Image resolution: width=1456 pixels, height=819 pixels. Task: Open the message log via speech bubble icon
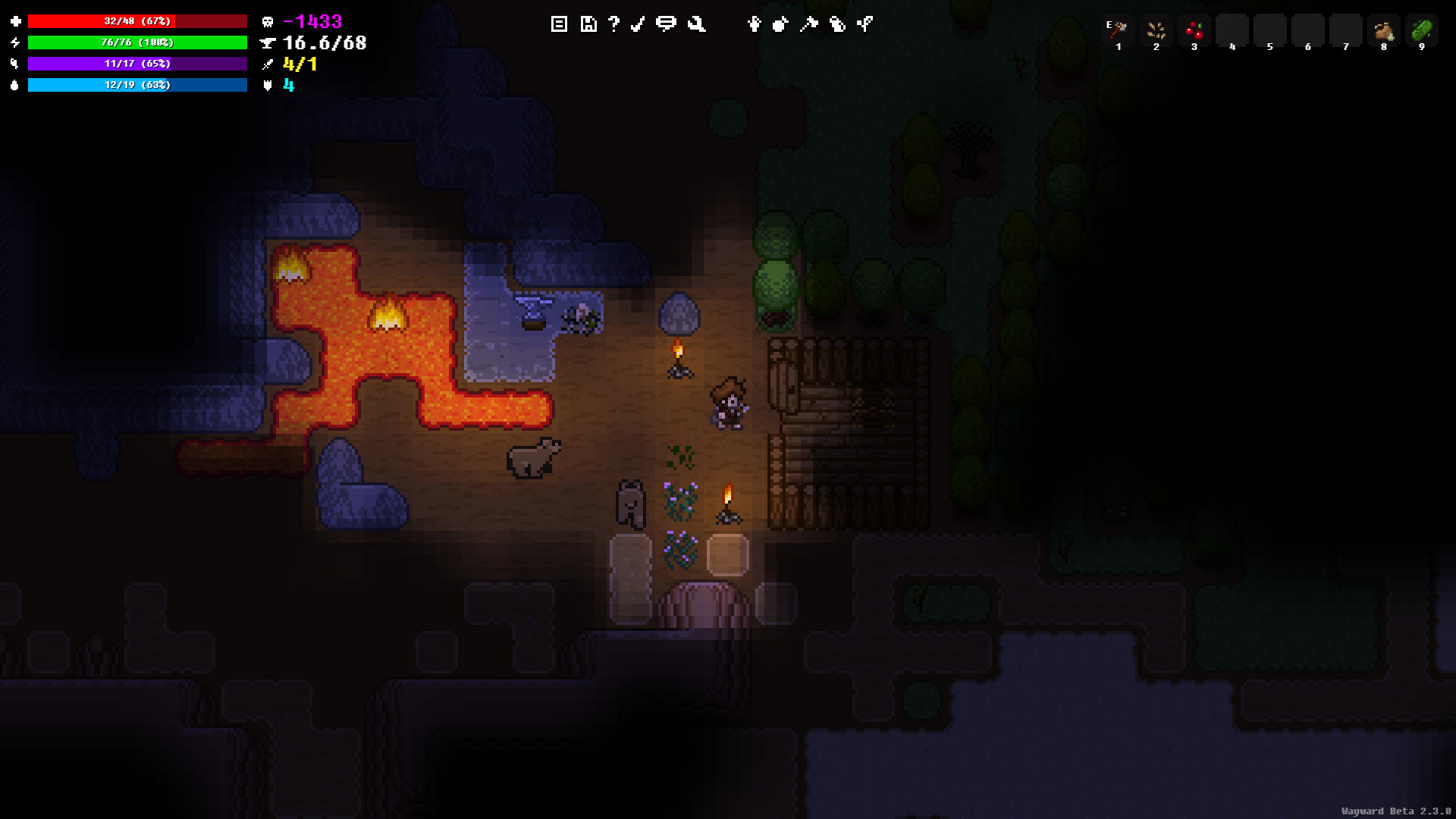[x=666, y=24]
